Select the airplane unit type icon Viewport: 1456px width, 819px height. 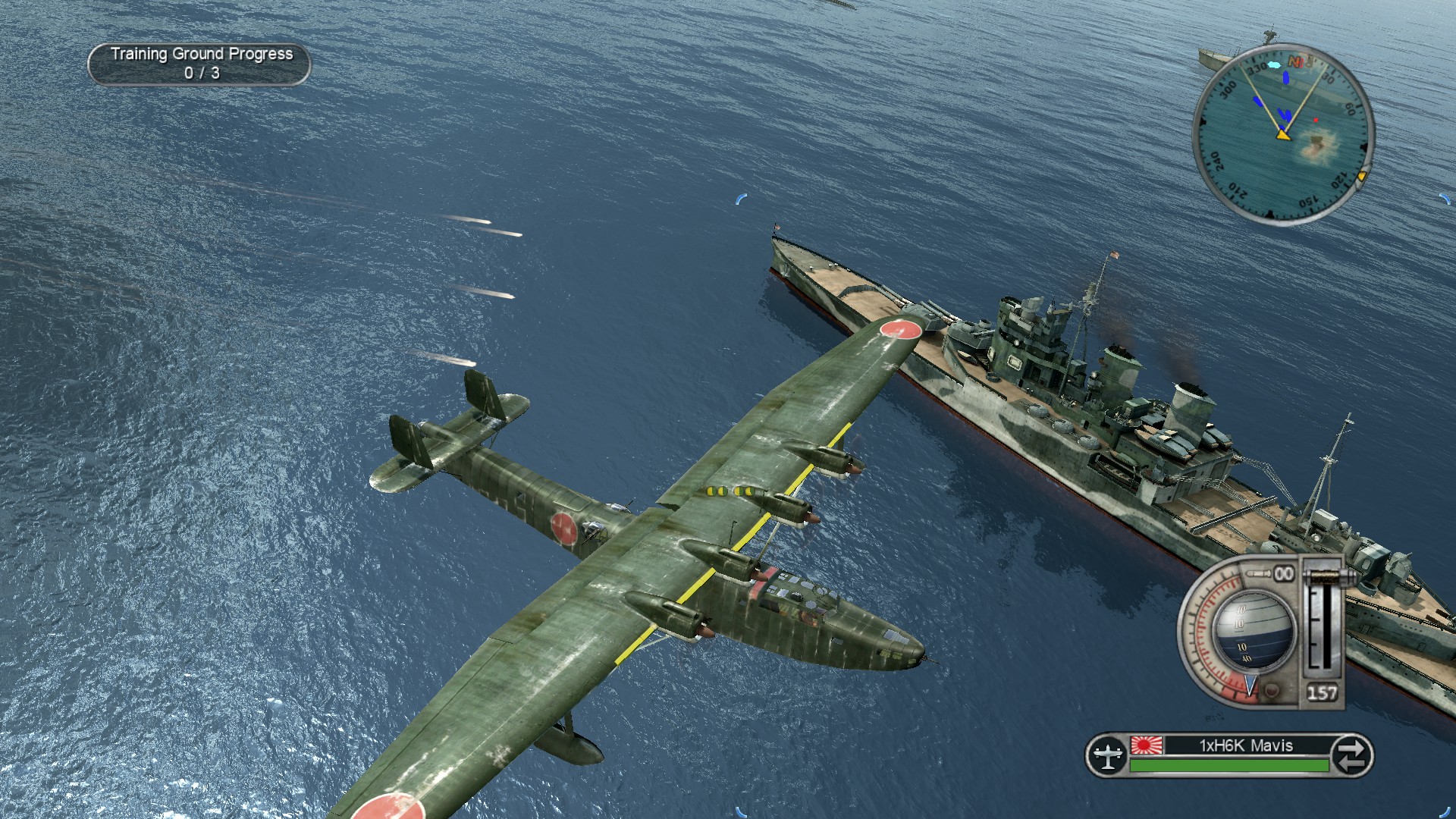pyautogui.click(x=1107, y=755)
